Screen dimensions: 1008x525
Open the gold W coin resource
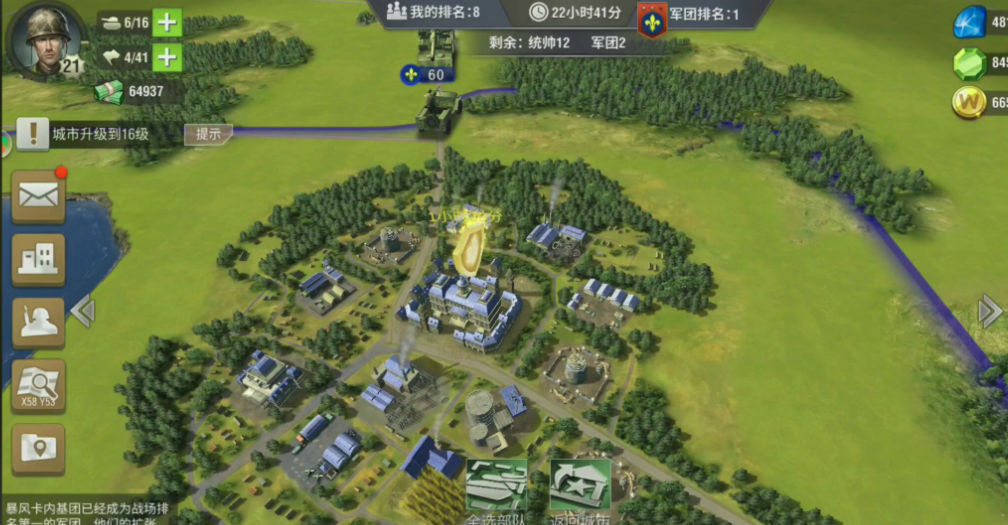click(972, 102)
